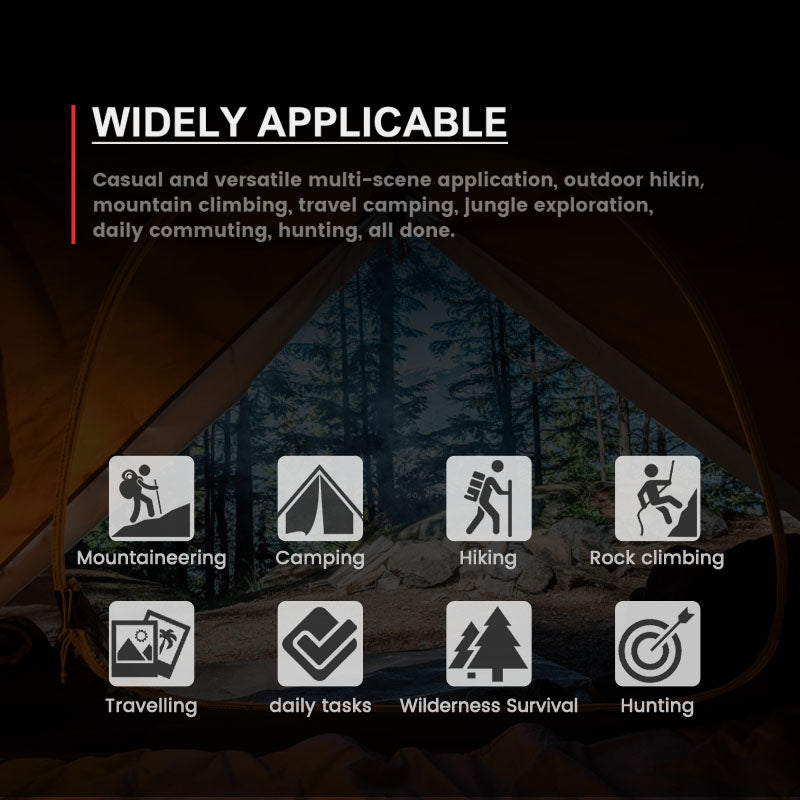The height and width of the screenshot is (800, 800).
Task: Click the Hiking backpacker icon
Action: pyautogui.click(x=488, y=498)
